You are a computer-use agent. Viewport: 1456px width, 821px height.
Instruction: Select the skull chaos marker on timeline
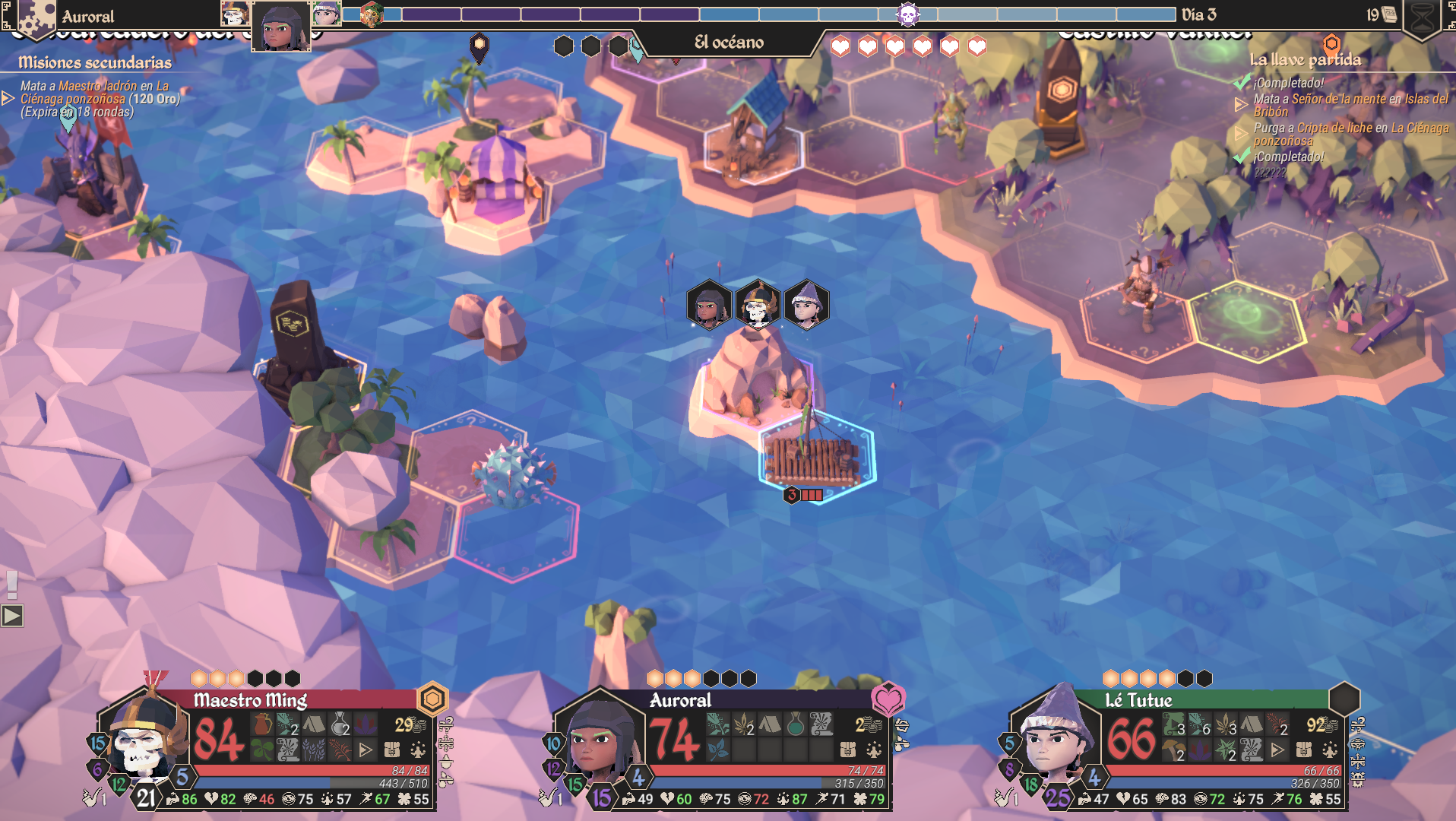click(907, 14)
